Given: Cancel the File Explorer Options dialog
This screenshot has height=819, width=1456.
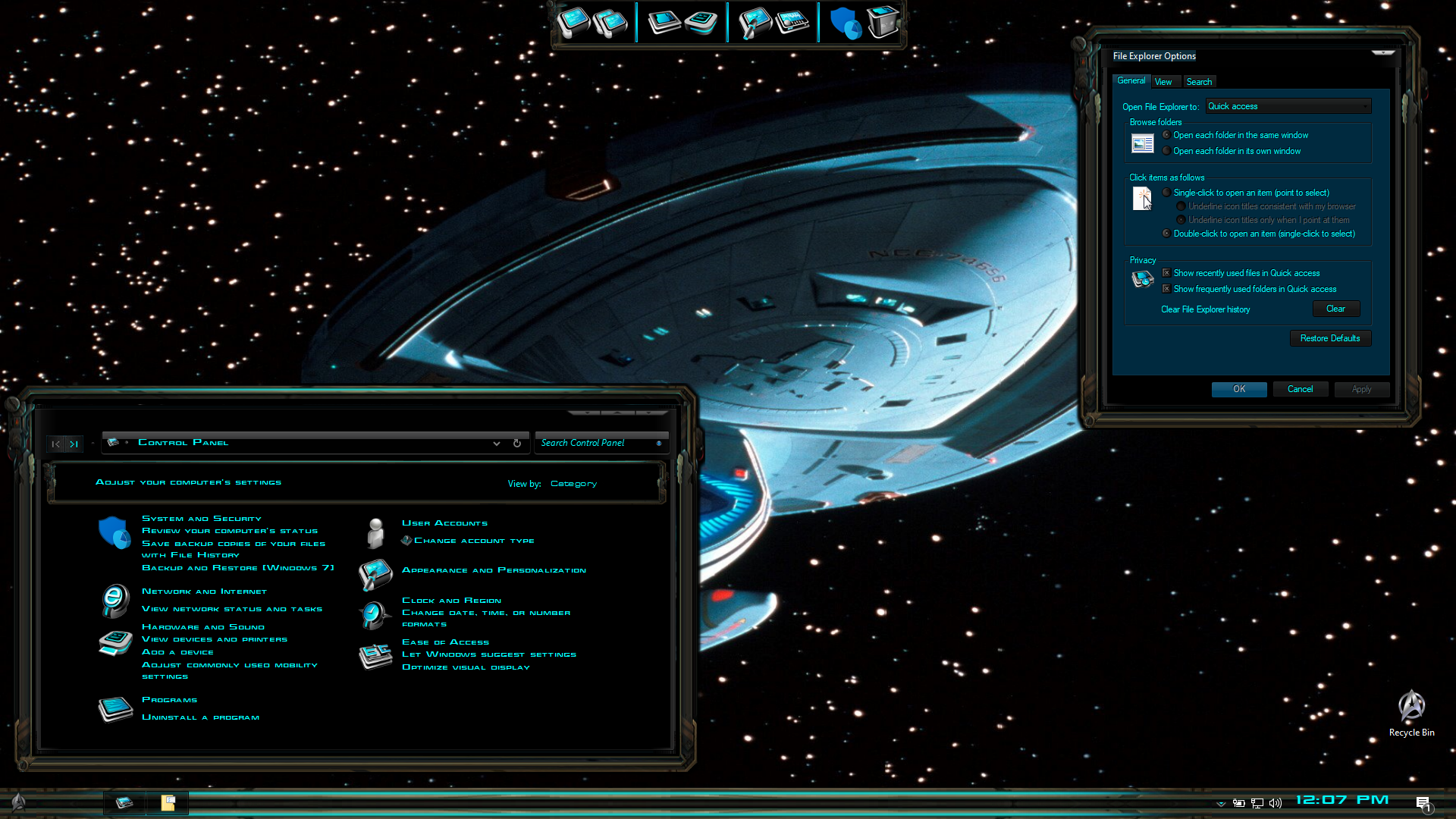Looking at the screenshot, I should pyautogui.click(x=1300, y=389).
